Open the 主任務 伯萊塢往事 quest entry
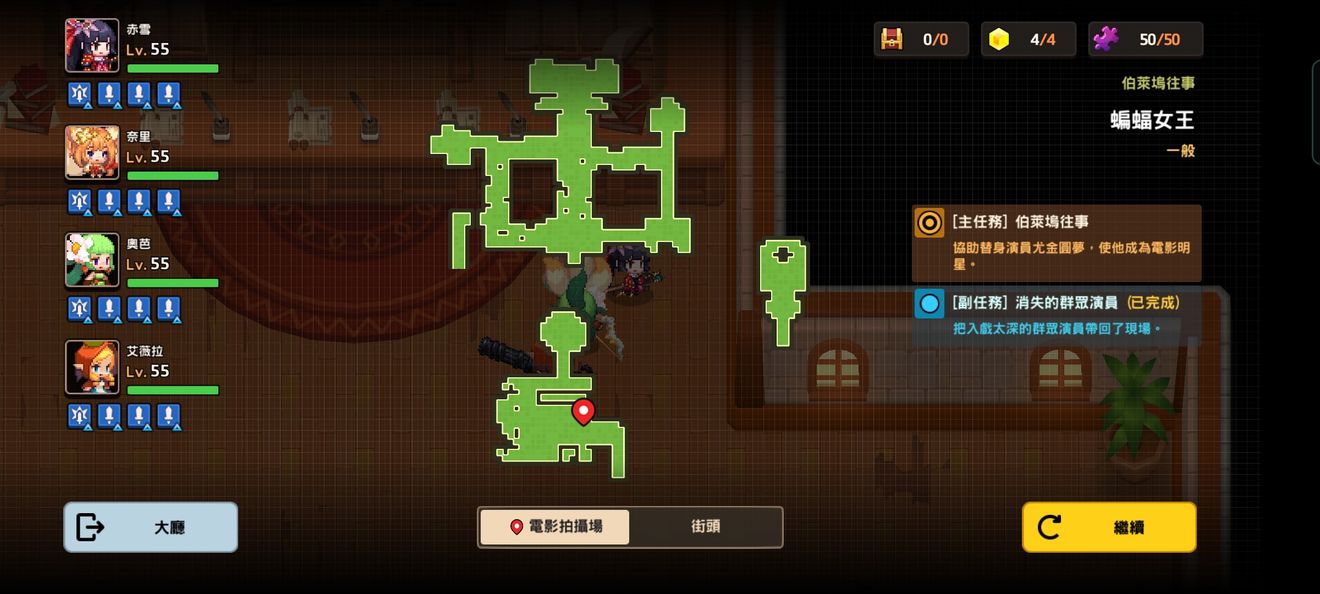The height and width of the screenshot is (594, 1320). (1056, 243)
